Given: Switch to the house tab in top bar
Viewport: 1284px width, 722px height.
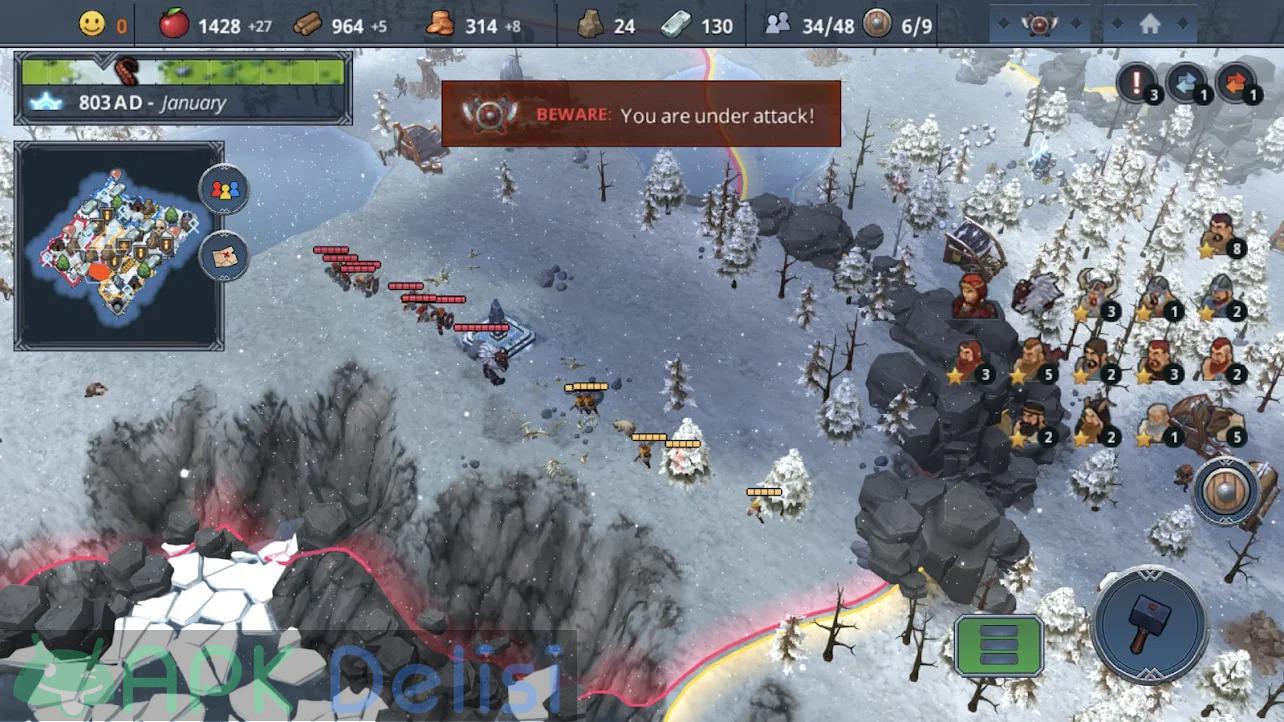Looking at the screenshot, I should [x=1149, y=23].
